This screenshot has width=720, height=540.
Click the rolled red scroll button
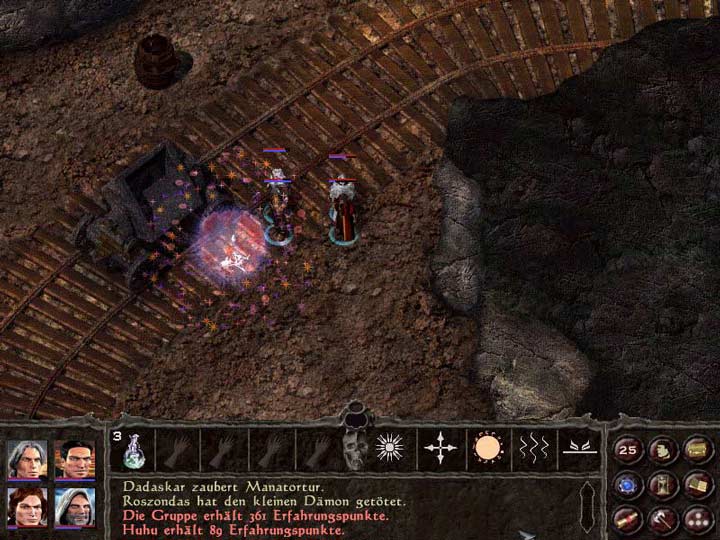tap(628, 518)
